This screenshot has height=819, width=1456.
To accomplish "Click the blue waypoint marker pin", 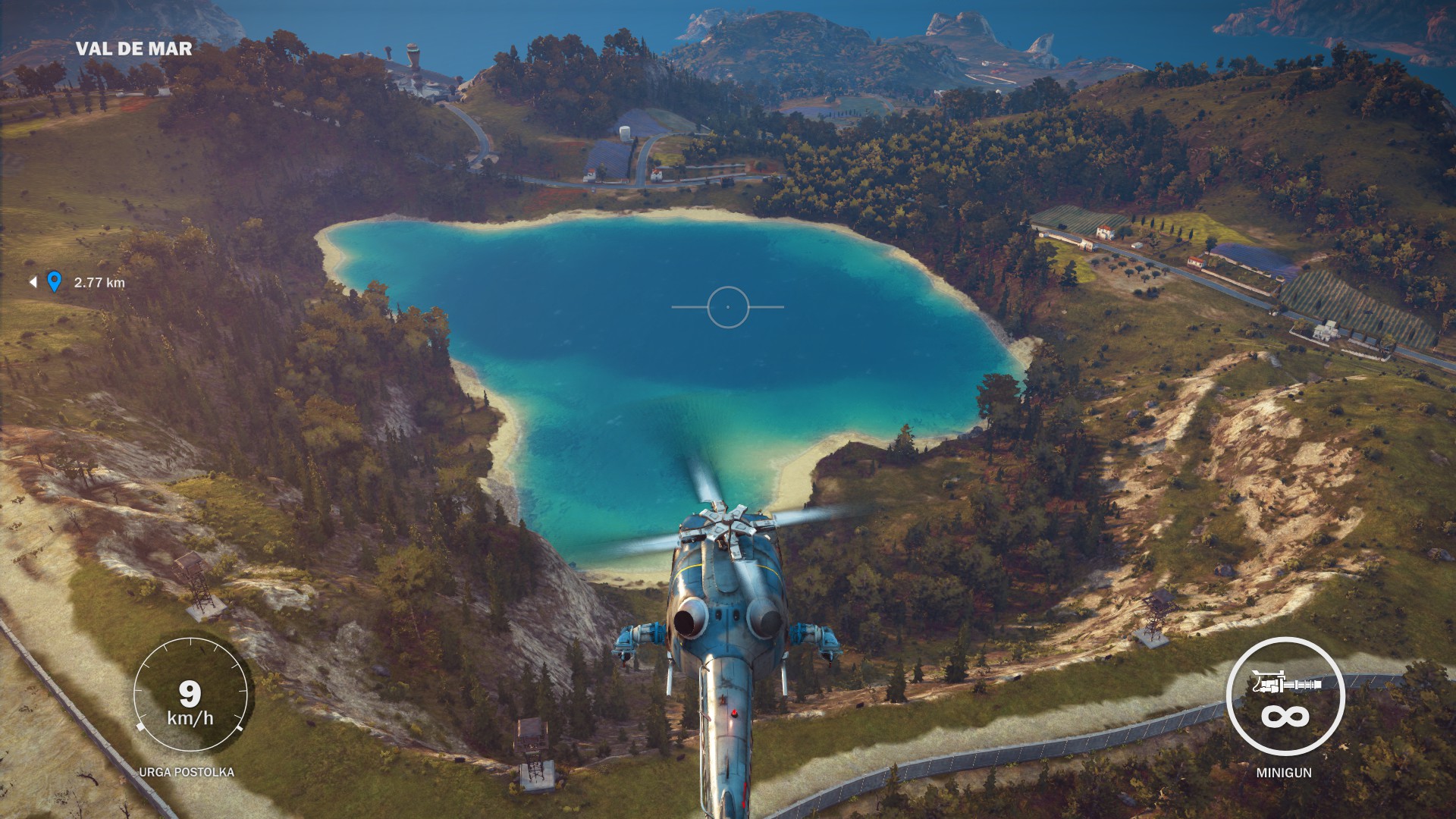I will tap(54, 281).
